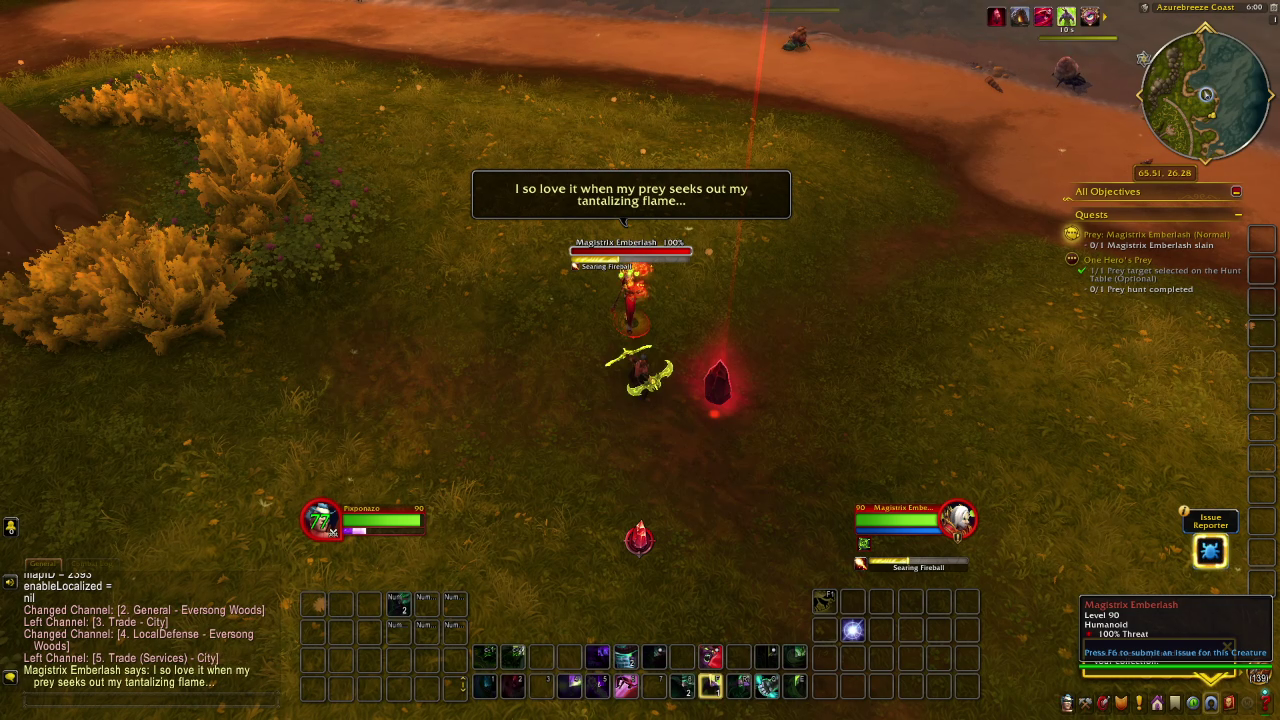Trigger the highlighted yellow-bordered F ability
Screen dimensions: 1280x720
tap(711, 686)
